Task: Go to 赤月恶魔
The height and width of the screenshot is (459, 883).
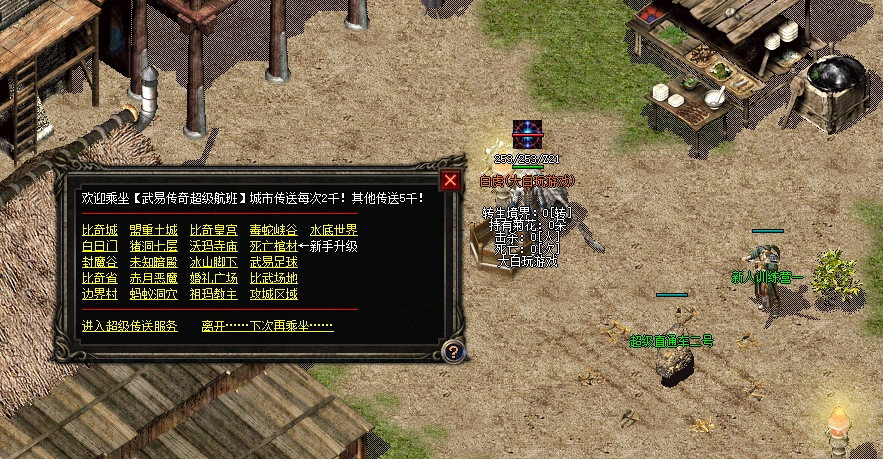Action: [x=154, y=278]
